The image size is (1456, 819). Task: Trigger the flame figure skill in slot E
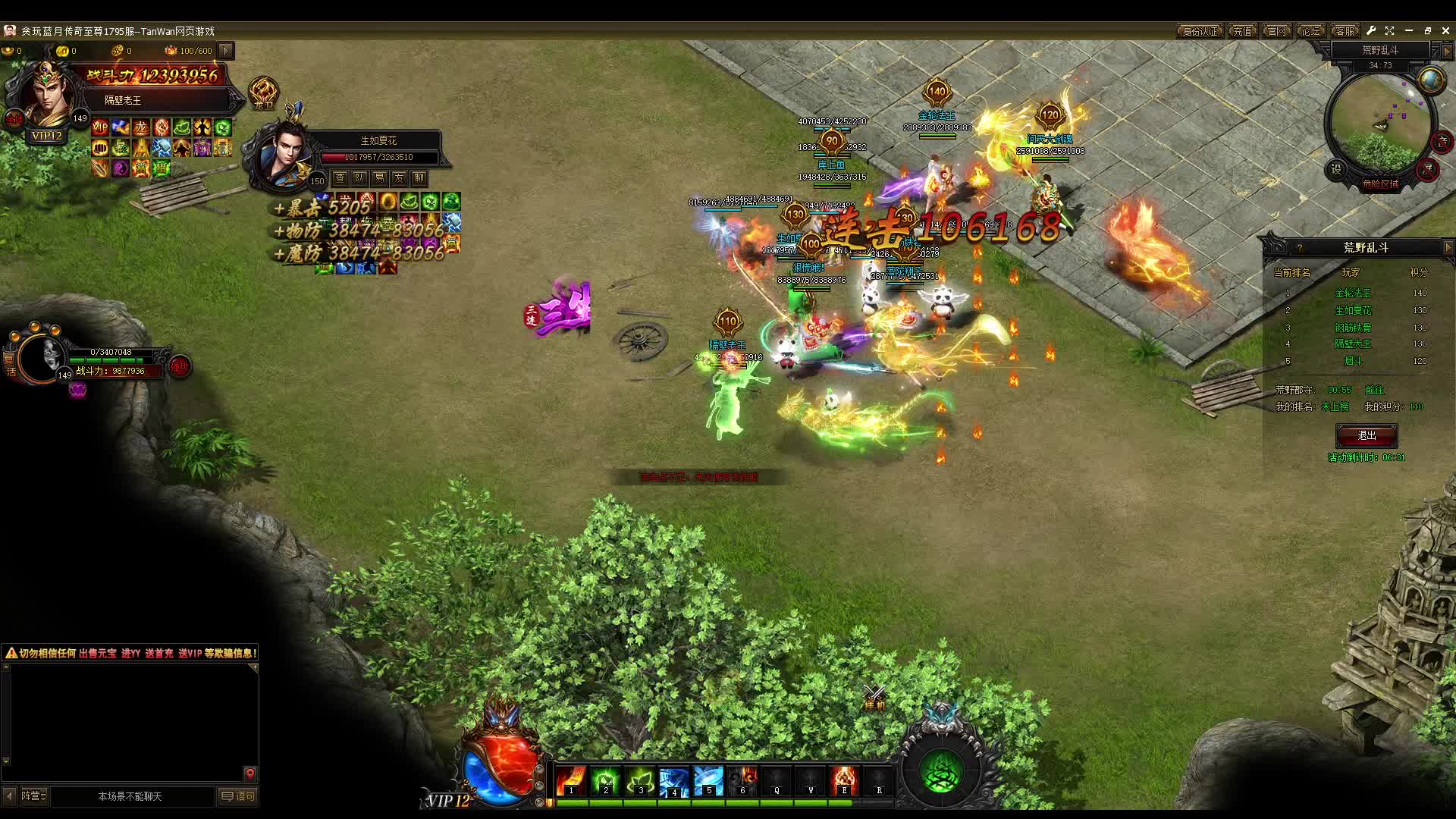click(844, 780)
